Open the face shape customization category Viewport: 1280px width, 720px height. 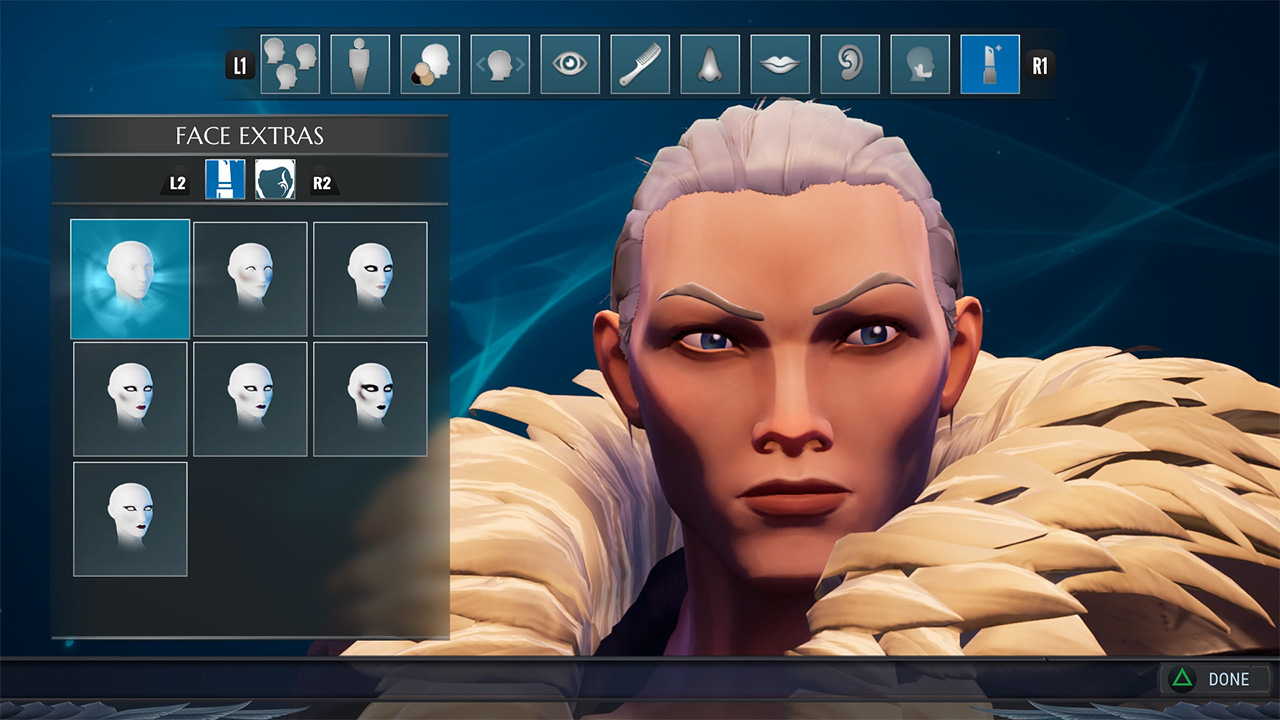[500, 63]
